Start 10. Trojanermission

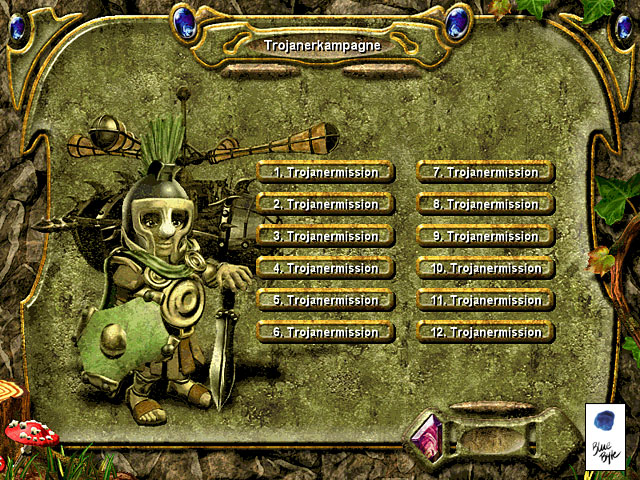[x=485, y=268]
